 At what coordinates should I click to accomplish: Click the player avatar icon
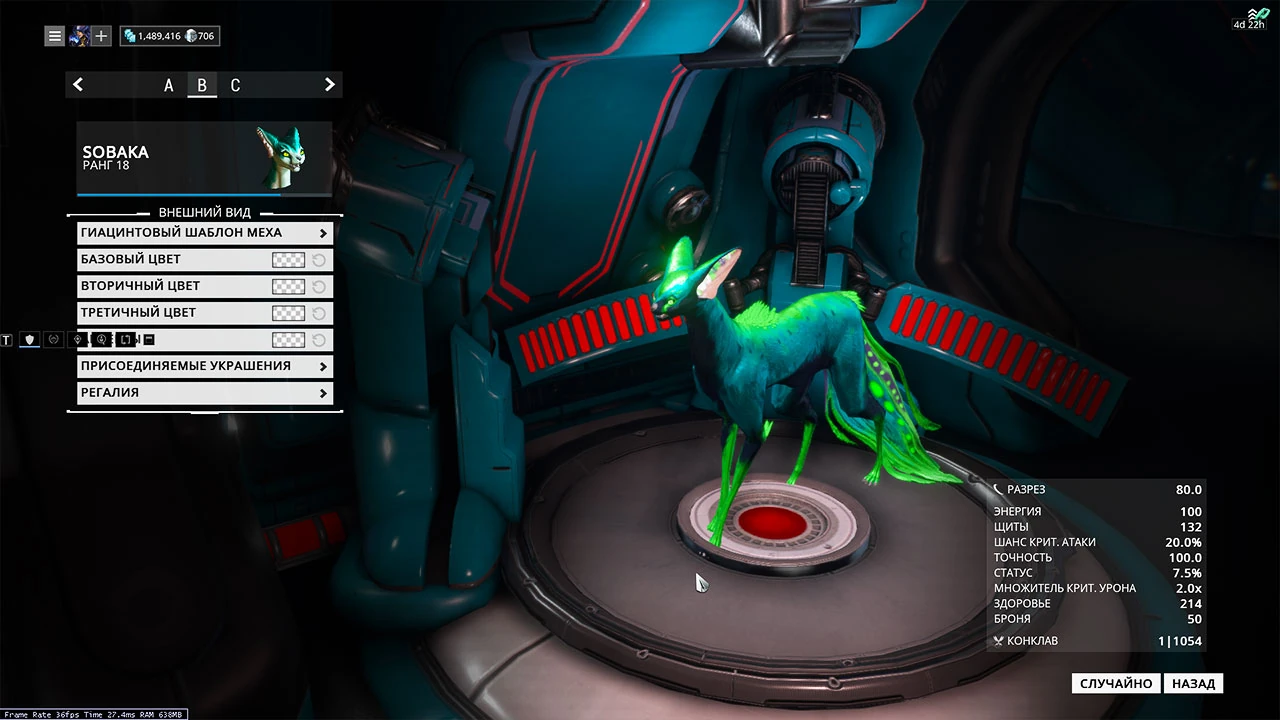79,36
